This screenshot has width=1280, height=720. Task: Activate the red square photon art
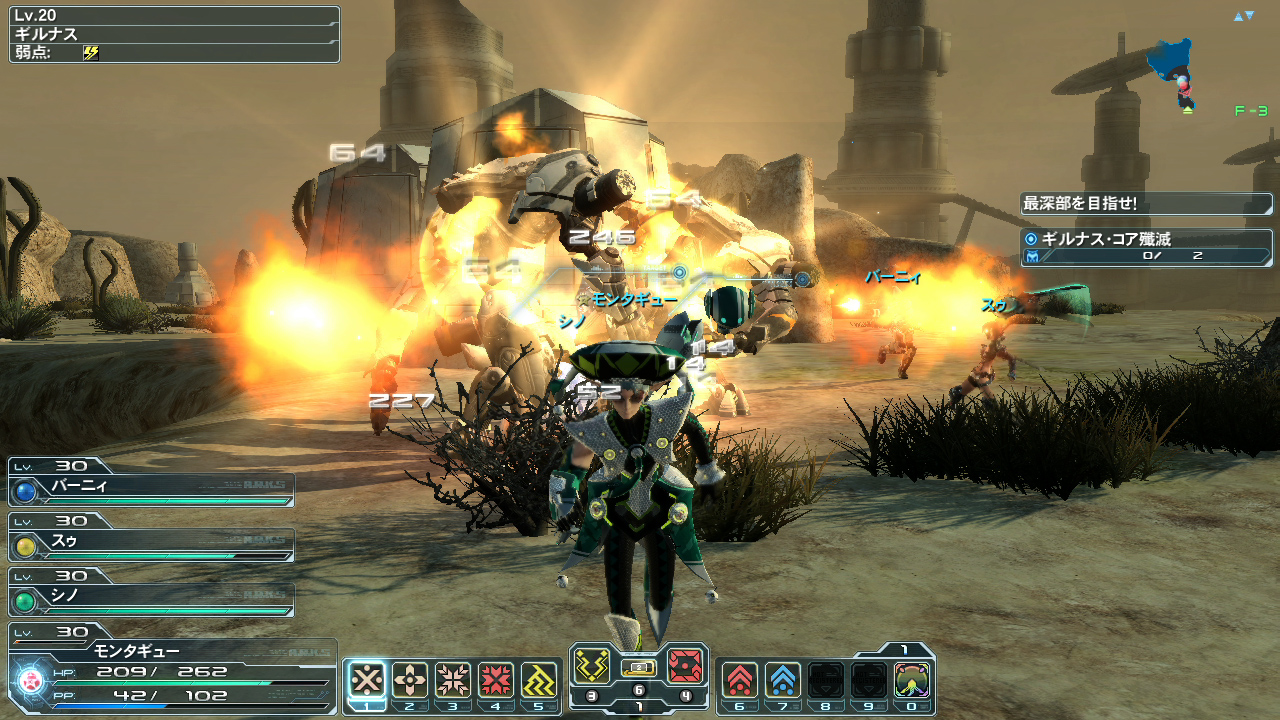(x=685, y=666)
